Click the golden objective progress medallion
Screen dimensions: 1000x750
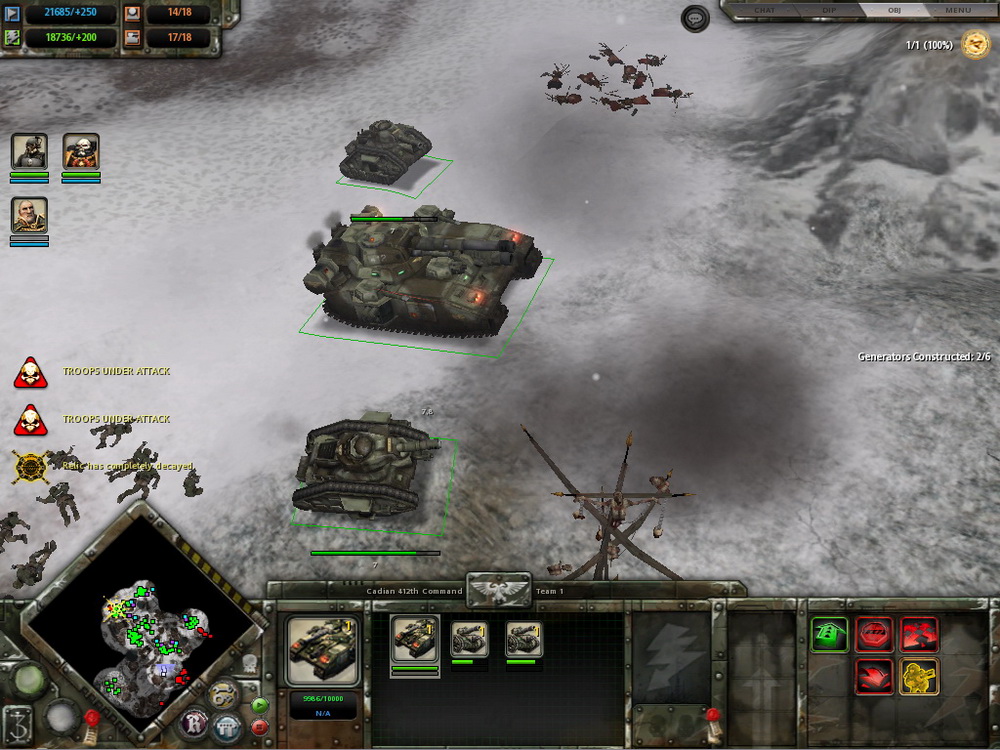pos(975,44)
